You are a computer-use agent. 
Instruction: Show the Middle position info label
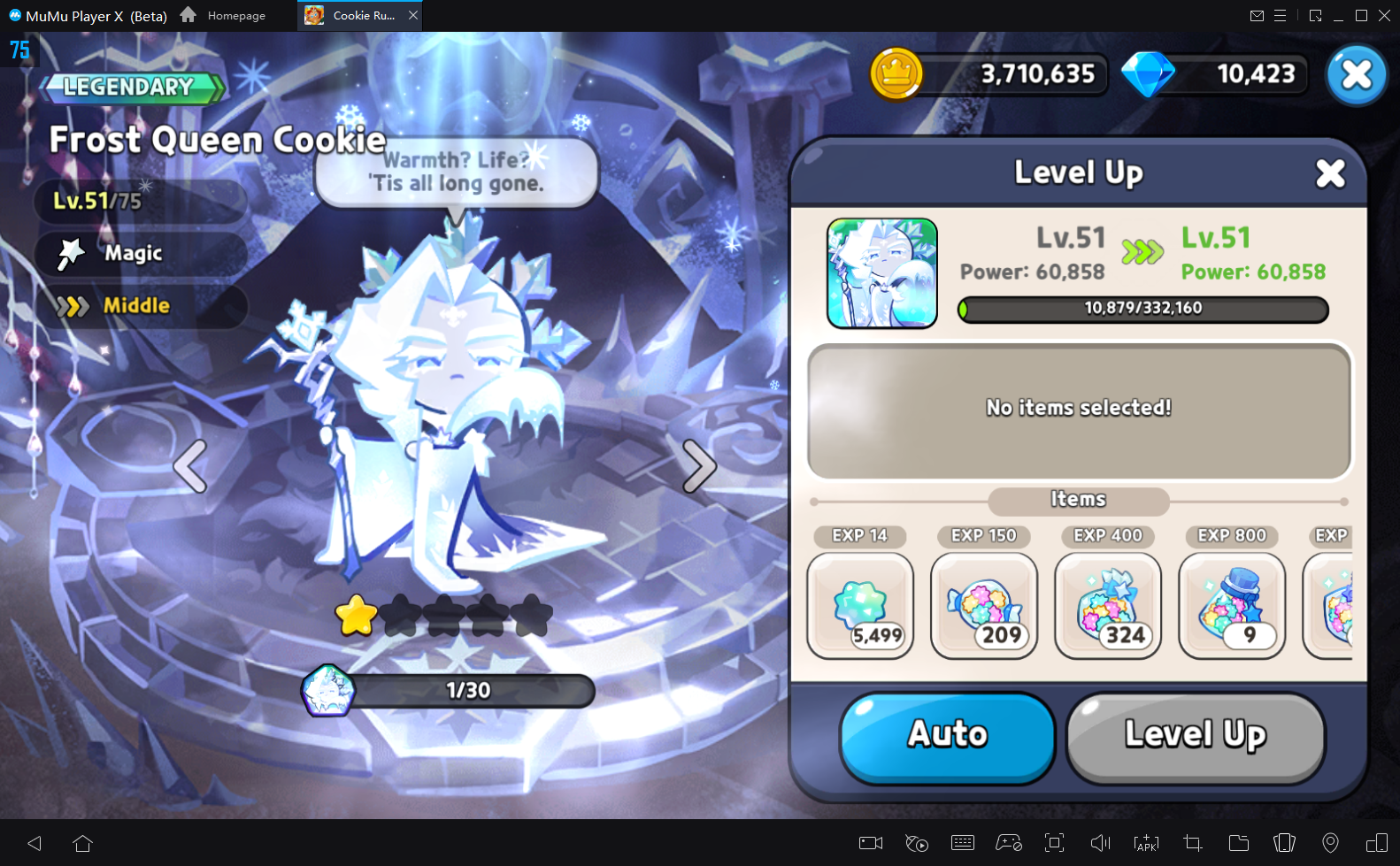click(x=136, y=306)
